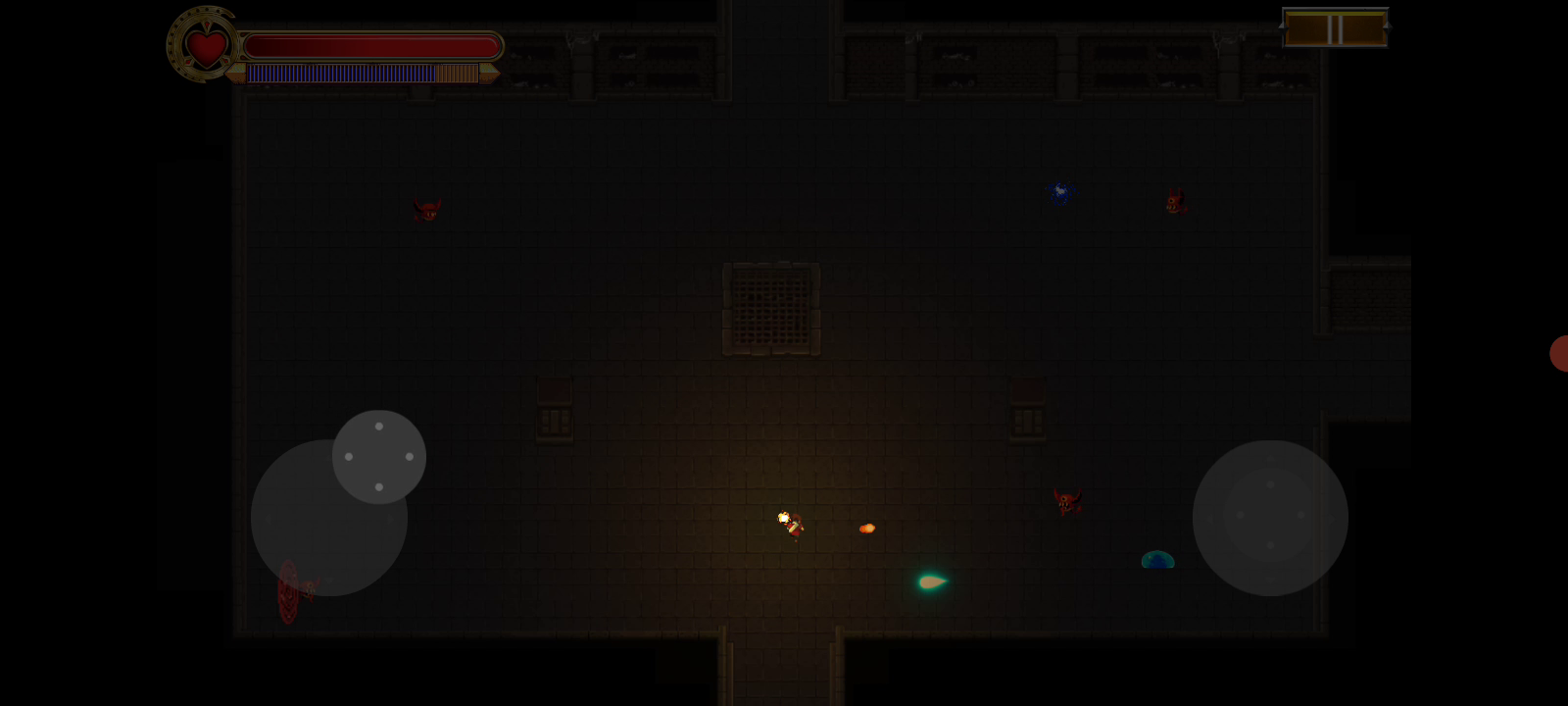Tap the blue slime near the right joystick
This screenshot has width=1568, height=706.
click(1158, 559)
